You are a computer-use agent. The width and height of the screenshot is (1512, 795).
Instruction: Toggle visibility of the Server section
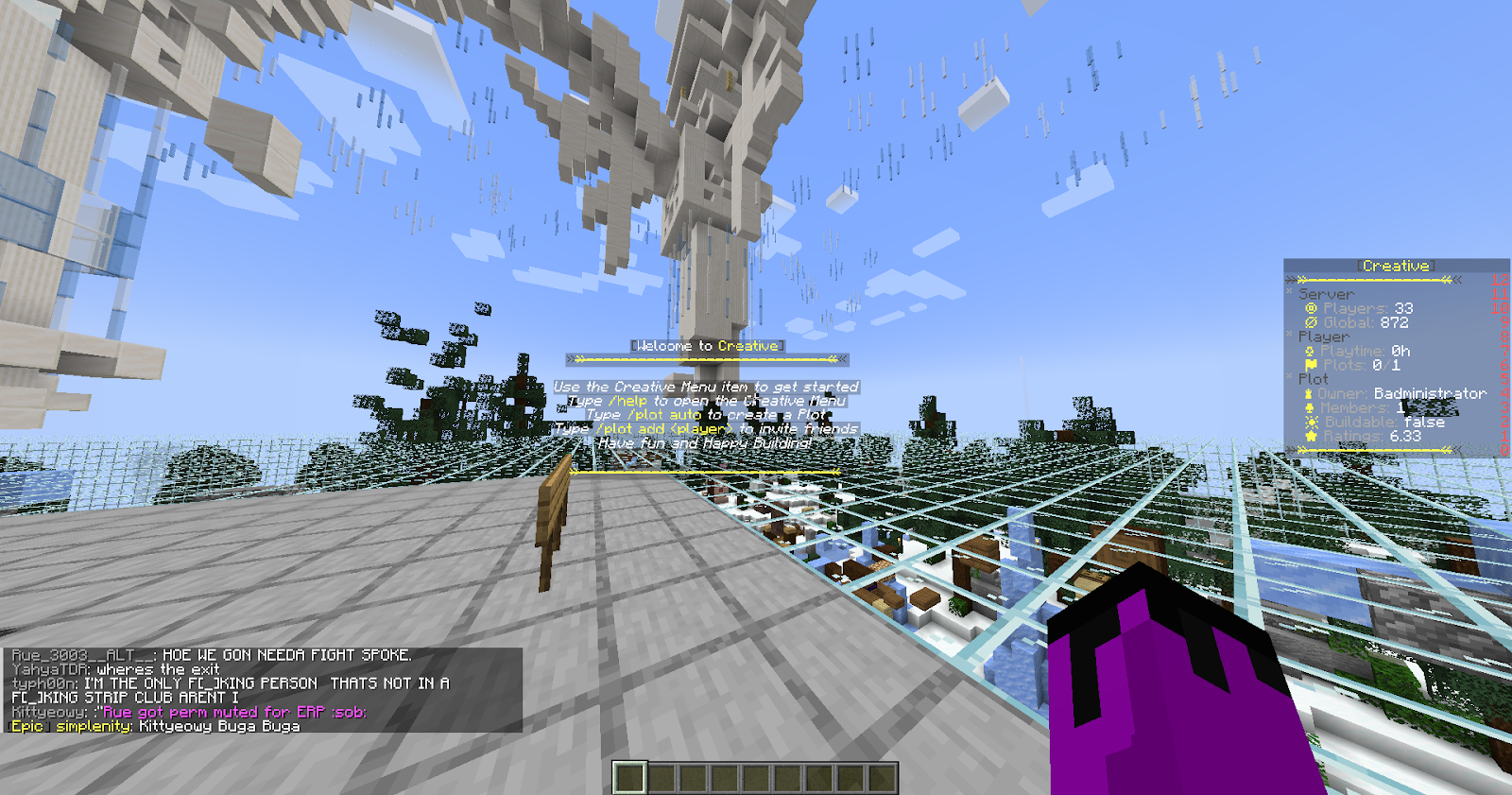tap(1289, 293)
